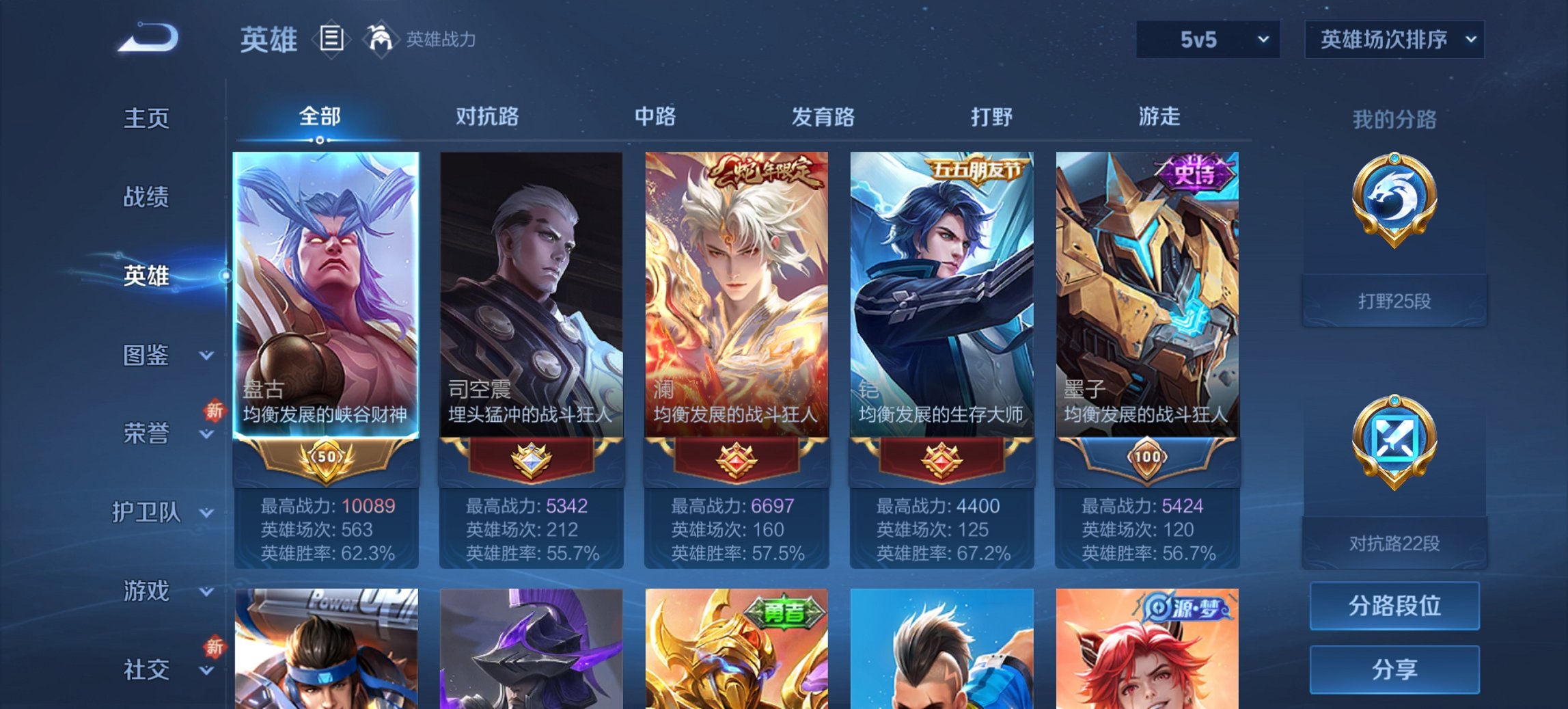Screen dimensions: 1568x709
Task: Toggle the 全部 filter to show all heroes
Action: point(321,117)
